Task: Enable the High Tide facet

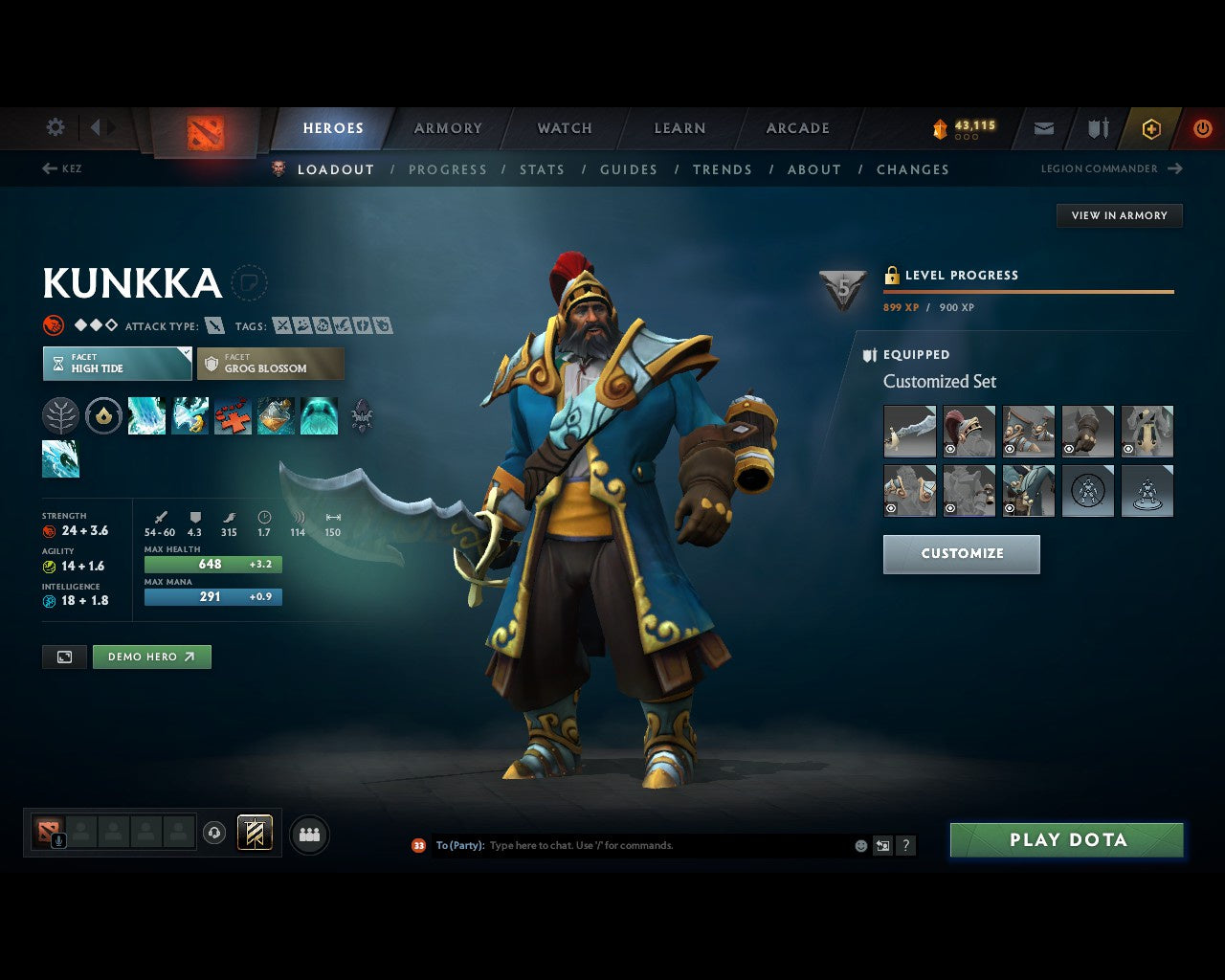Action: [x=116, y=364]
